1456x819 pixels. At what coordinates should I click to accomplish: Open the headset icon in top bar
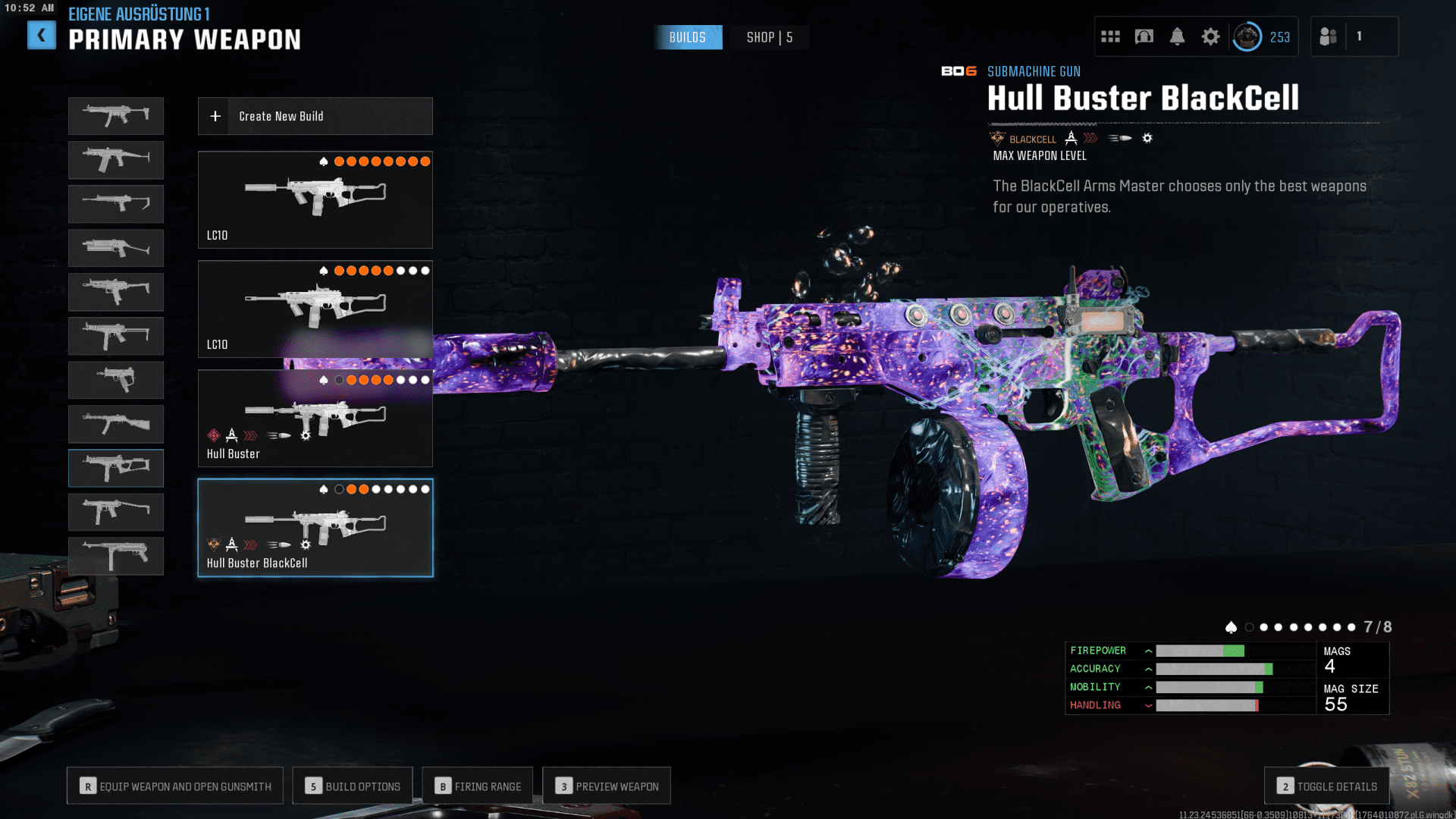pos(1144,36)
